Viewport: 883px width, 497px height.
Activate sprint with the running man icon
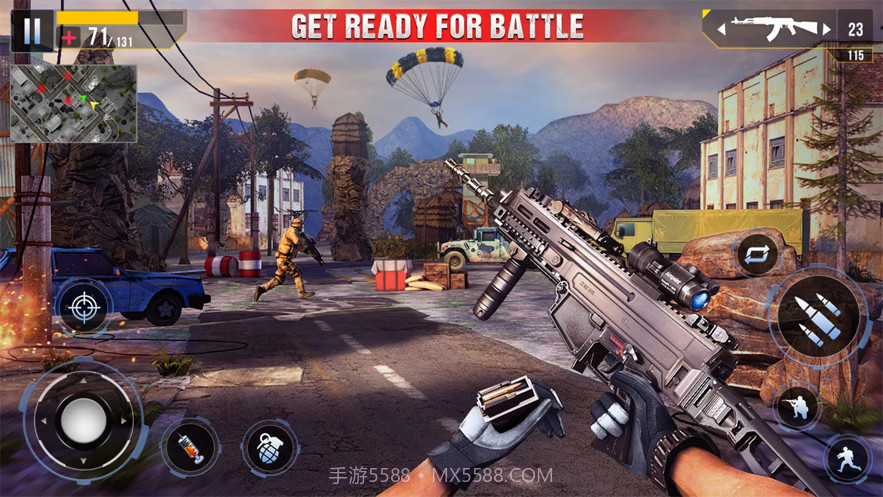coord(847,458)
